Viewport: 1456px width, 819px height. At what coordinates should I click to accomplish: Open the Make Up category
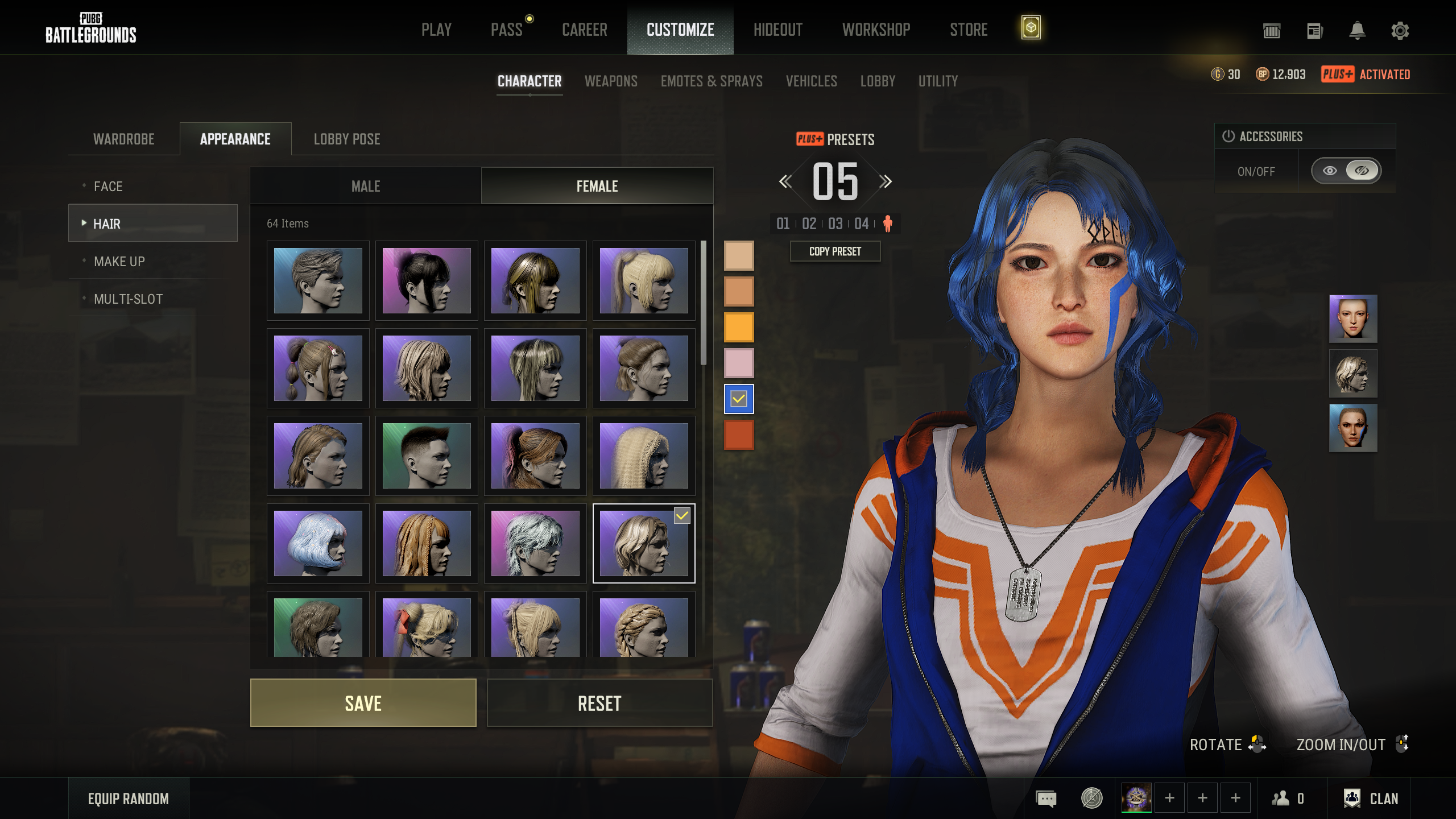point(119,262)
